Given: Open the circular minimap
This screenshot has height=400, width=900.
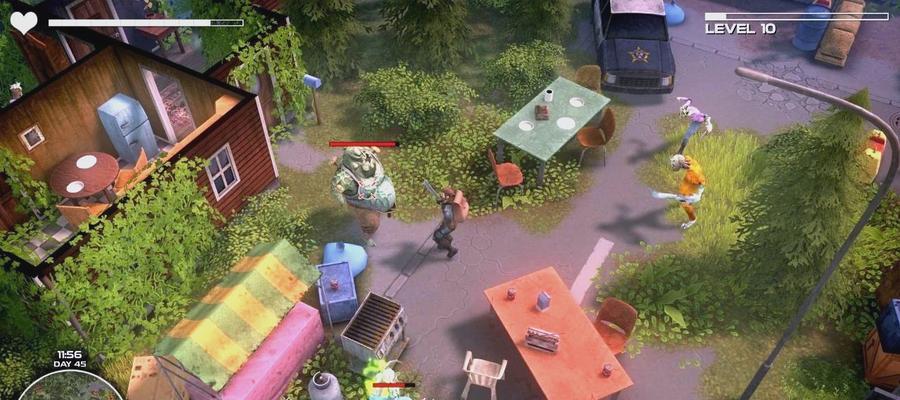Looking at the screenshot, I should pos(68,388).
